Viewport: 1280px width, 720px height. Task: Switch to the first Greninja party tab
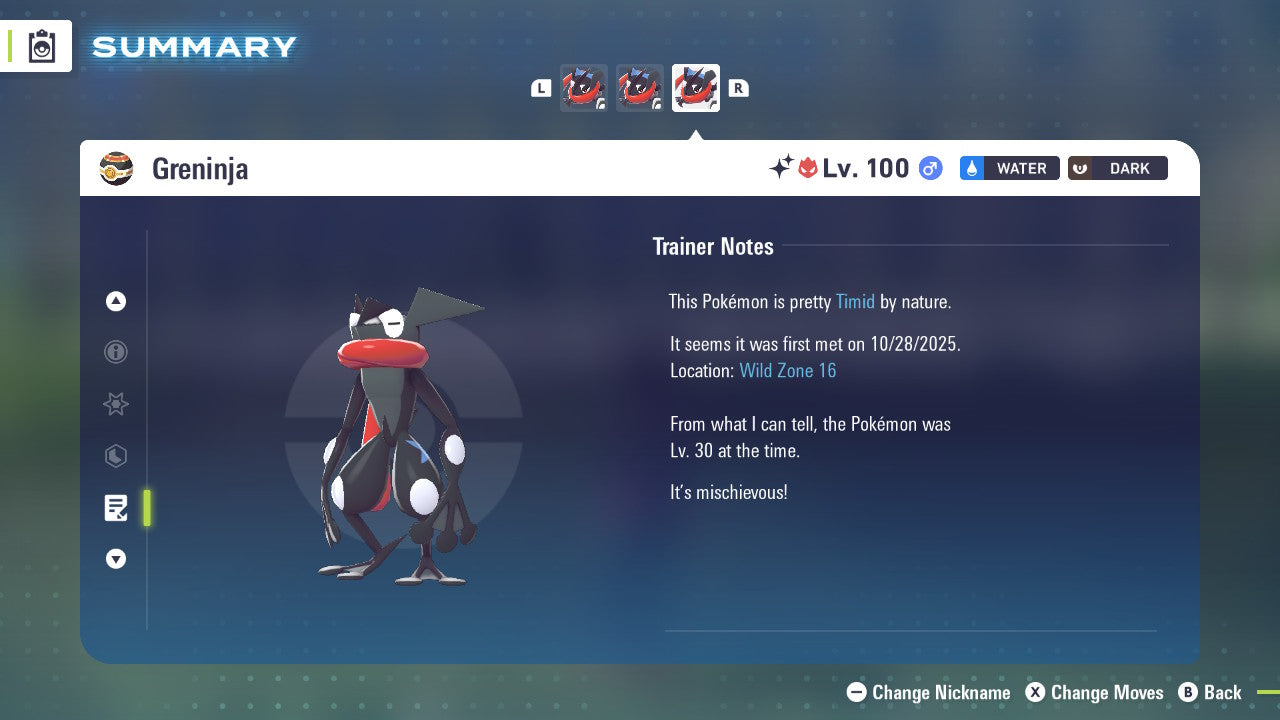click(584, 88)
